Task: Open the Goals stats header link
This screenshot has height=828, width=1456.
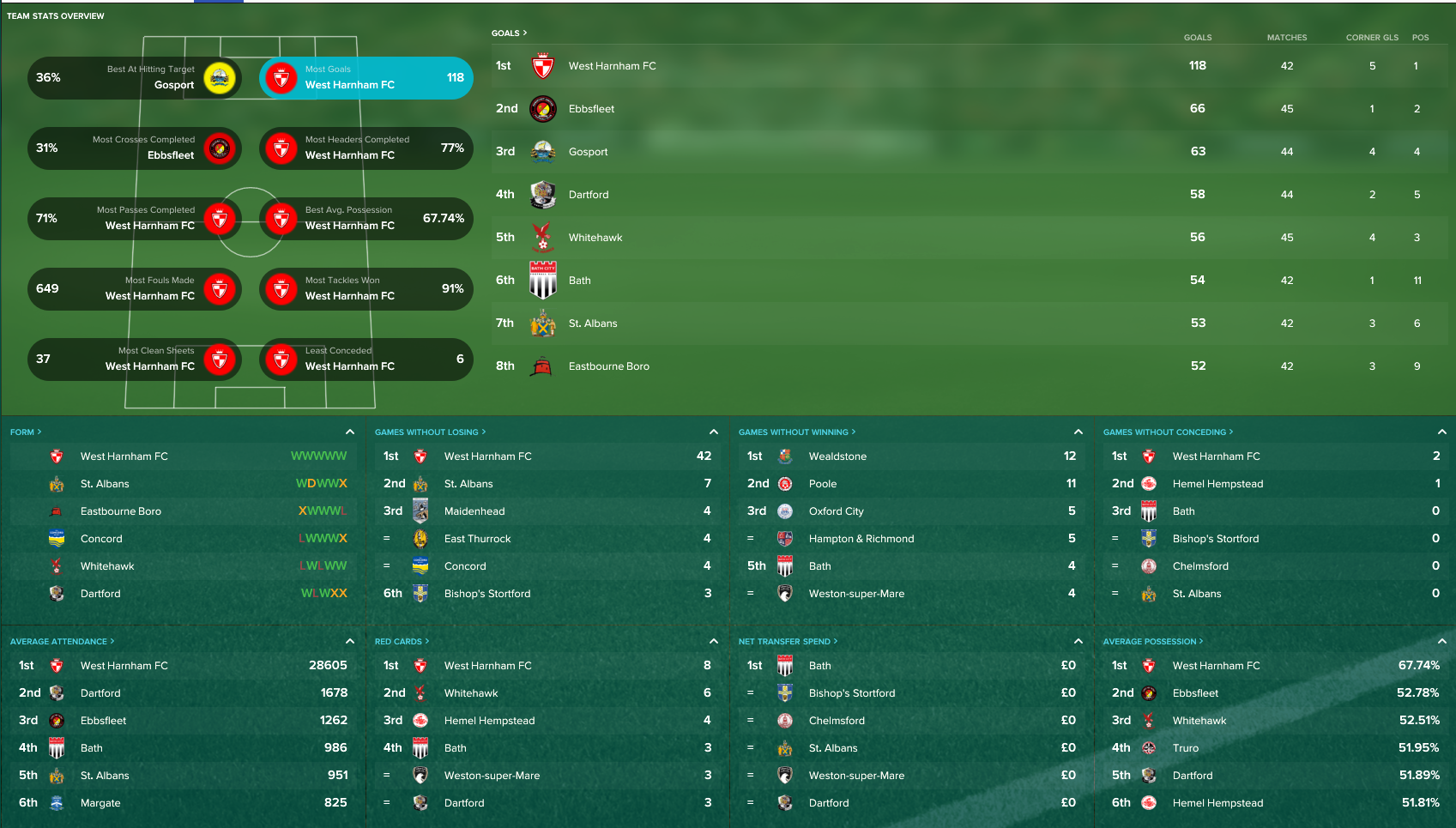Action: coord(509,33)
